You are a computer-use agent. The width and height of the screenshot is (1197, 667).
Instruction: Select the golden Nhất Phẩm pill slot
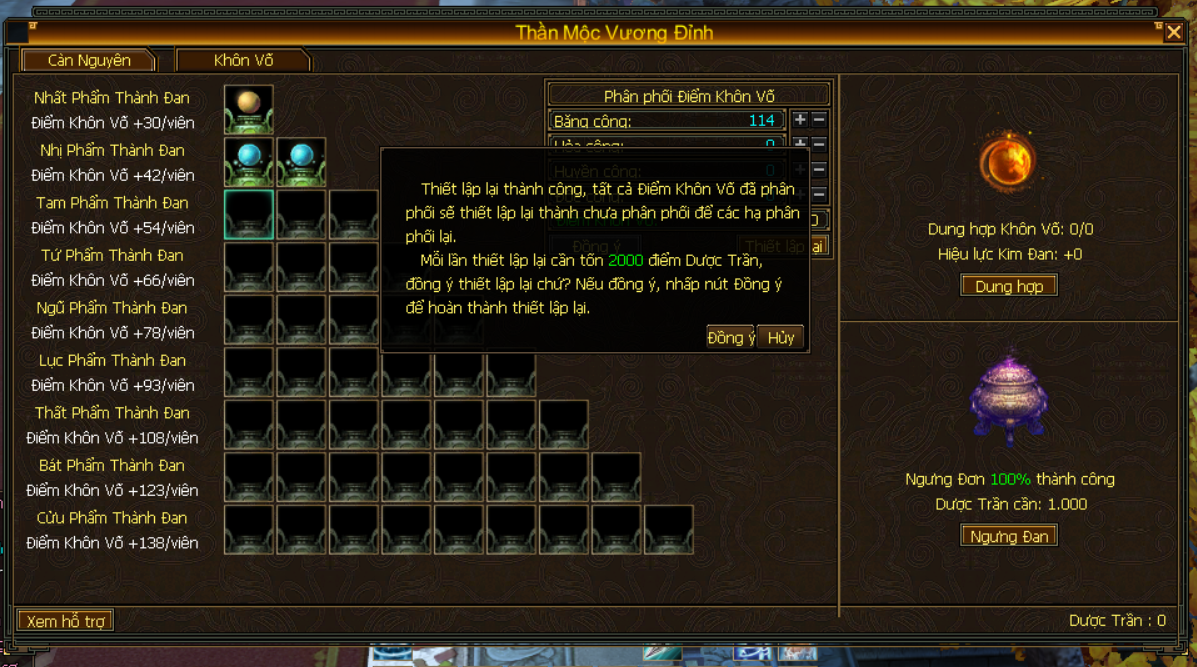click(249, 109)
